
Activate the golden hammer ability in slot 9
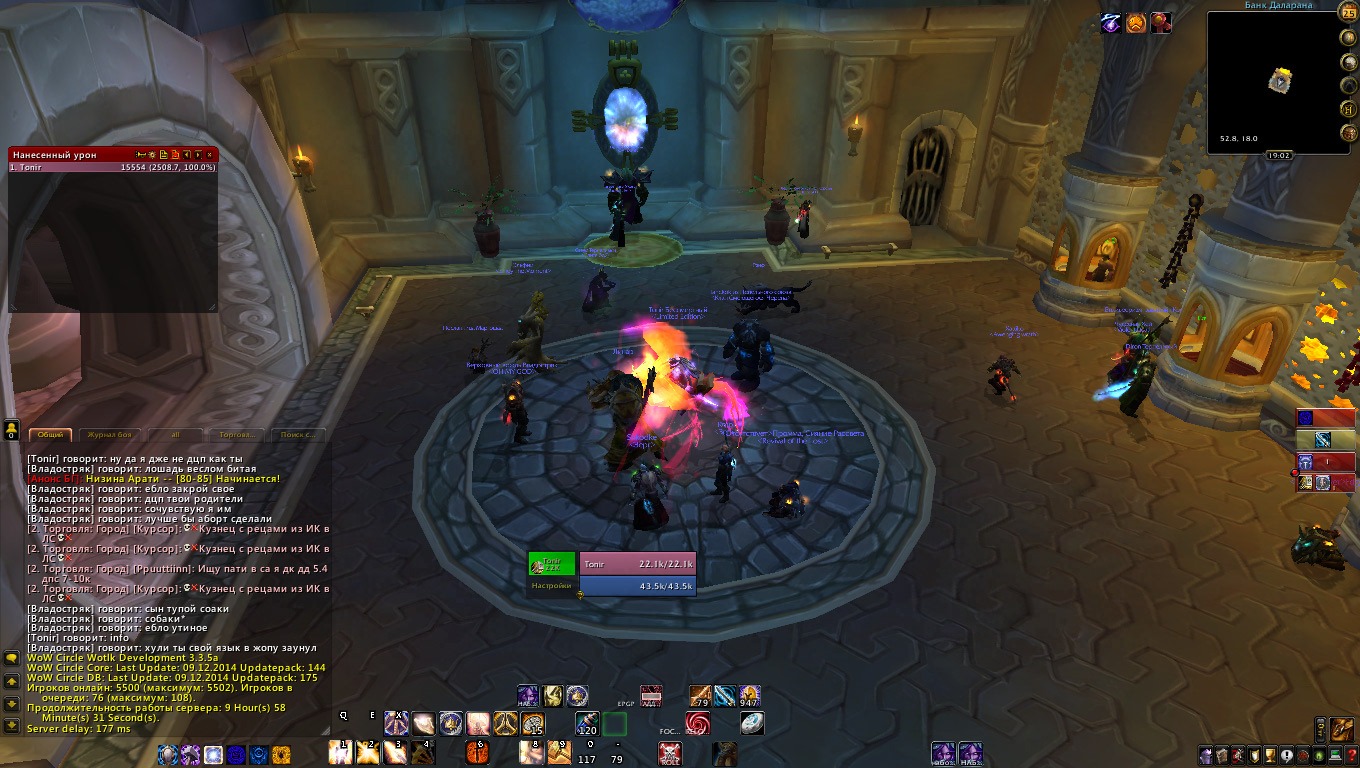558,752
